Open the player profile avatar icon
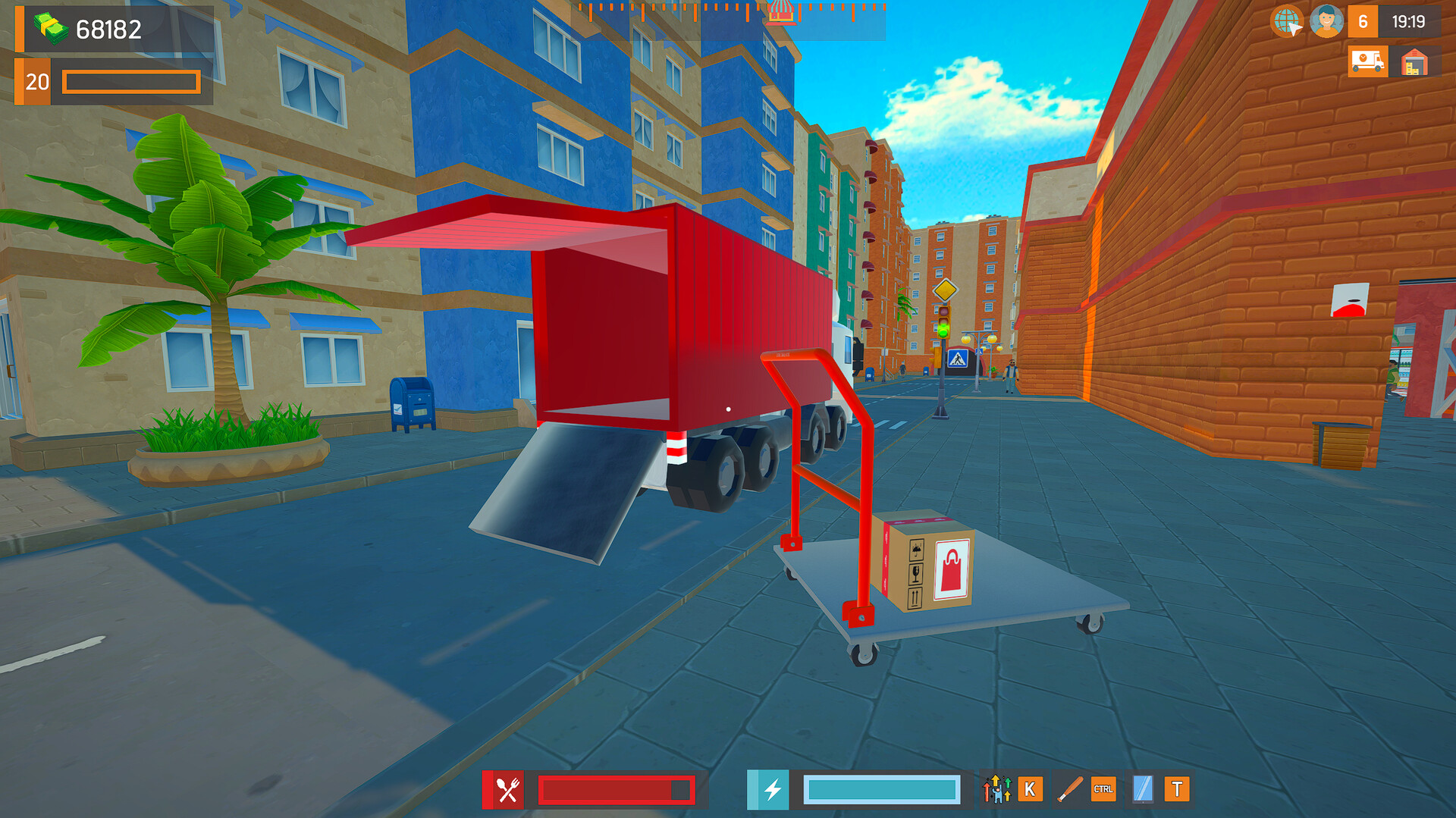Screen dimensions: 1456x818 click(x=1326, y=23)
